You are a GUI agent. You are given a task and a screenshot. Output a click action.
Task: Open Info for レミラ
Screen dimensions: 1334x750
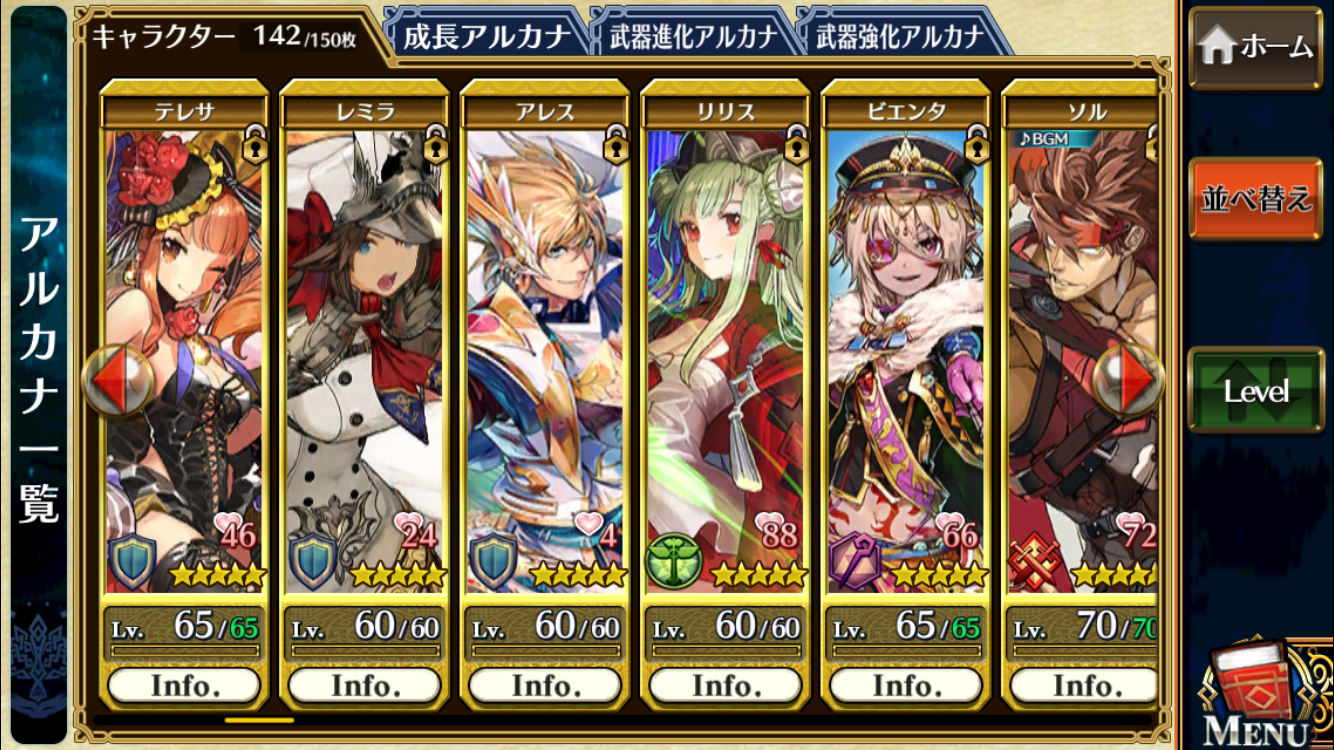(365, 685)
